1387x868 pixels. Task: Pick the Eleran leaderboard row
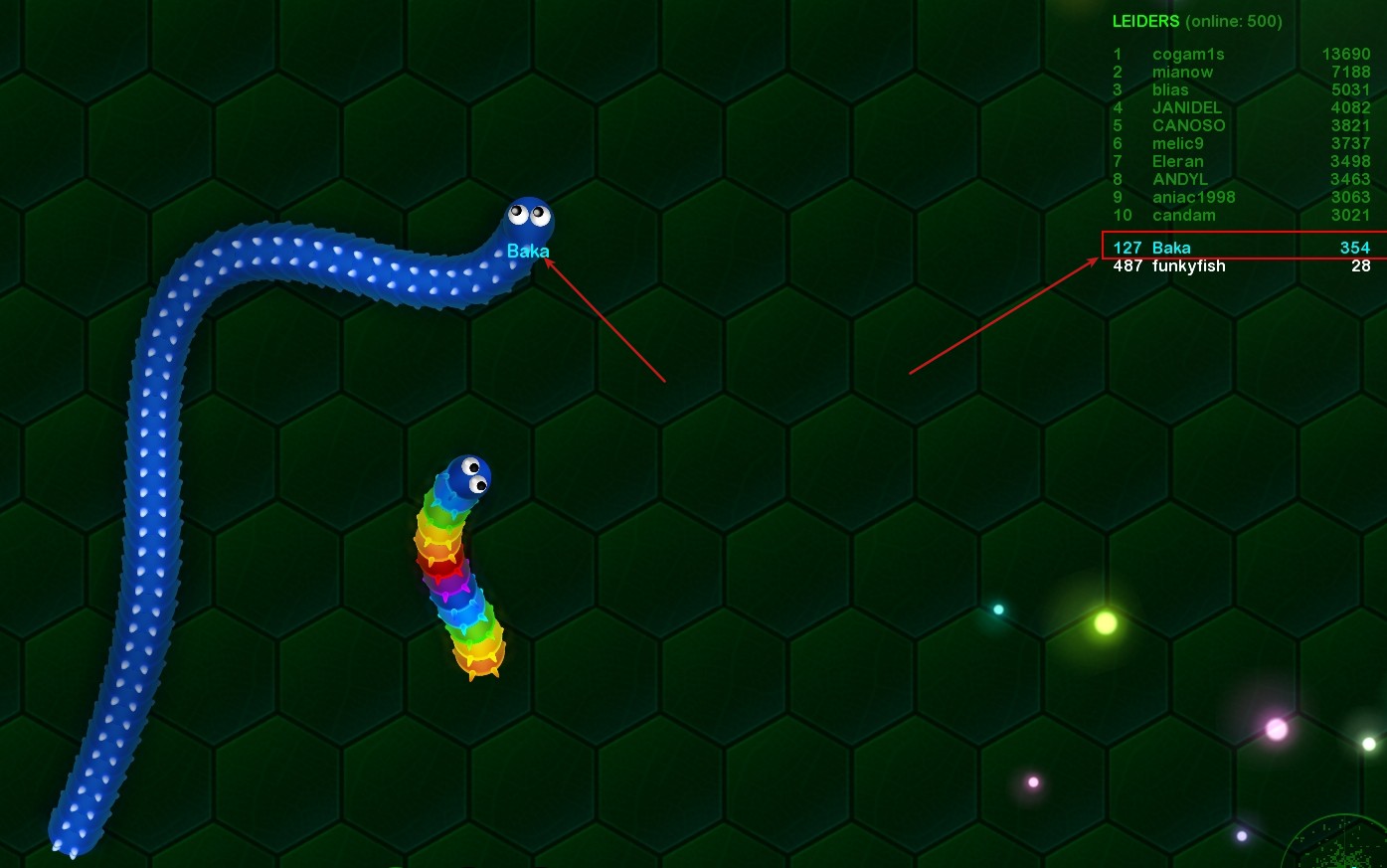[x=1177, y=161]
